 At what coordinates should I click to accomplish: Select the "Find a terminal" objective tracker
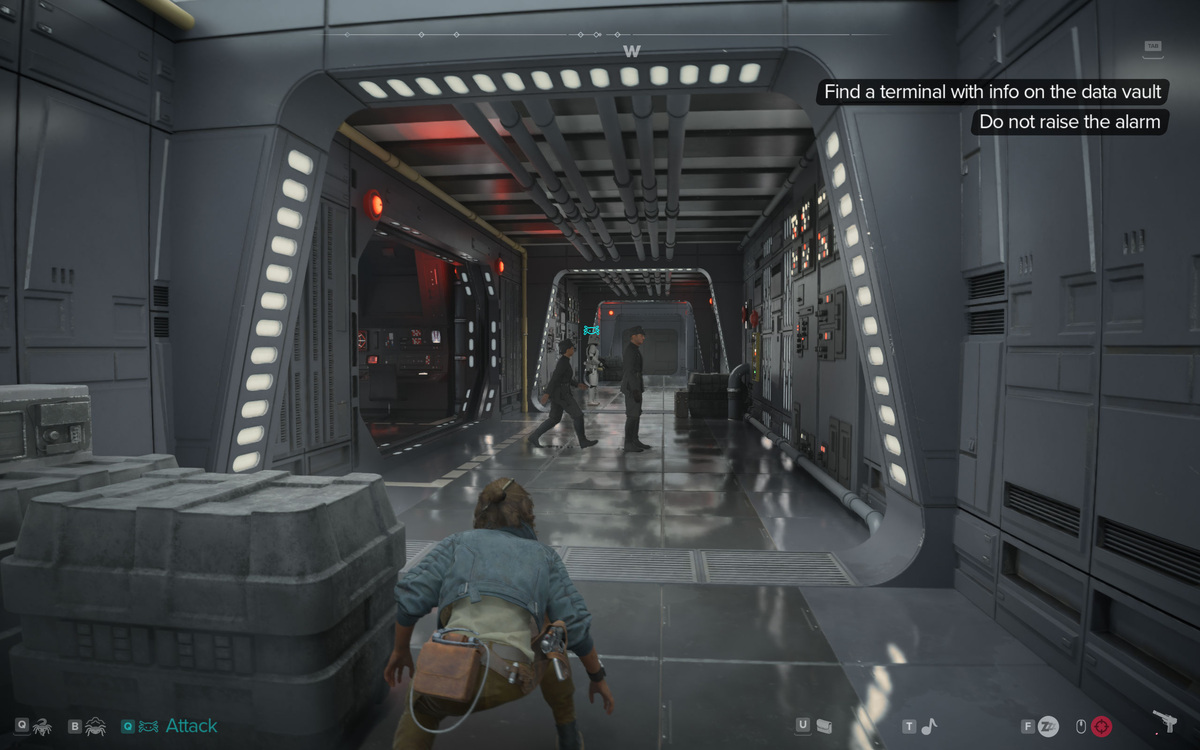coord(993,92)
